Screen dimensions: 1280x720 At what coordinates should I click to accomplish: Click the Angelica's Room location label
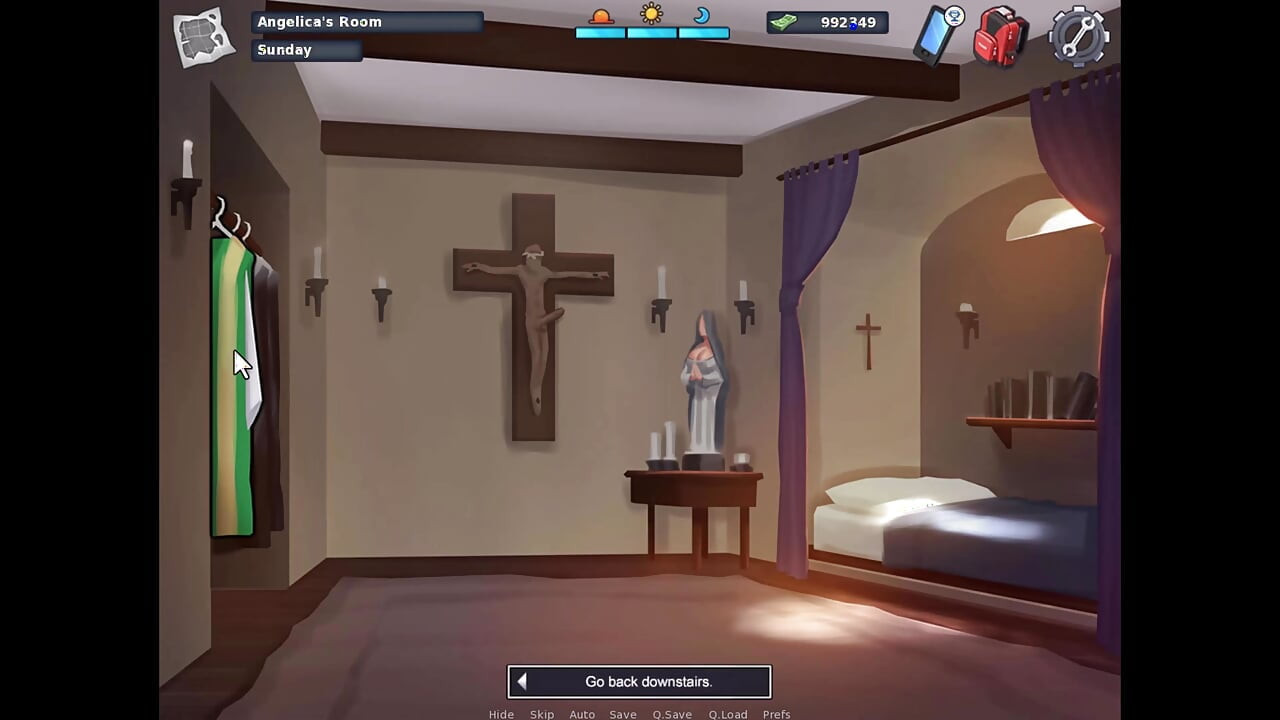pyautogui.click(x=319, y=21)
